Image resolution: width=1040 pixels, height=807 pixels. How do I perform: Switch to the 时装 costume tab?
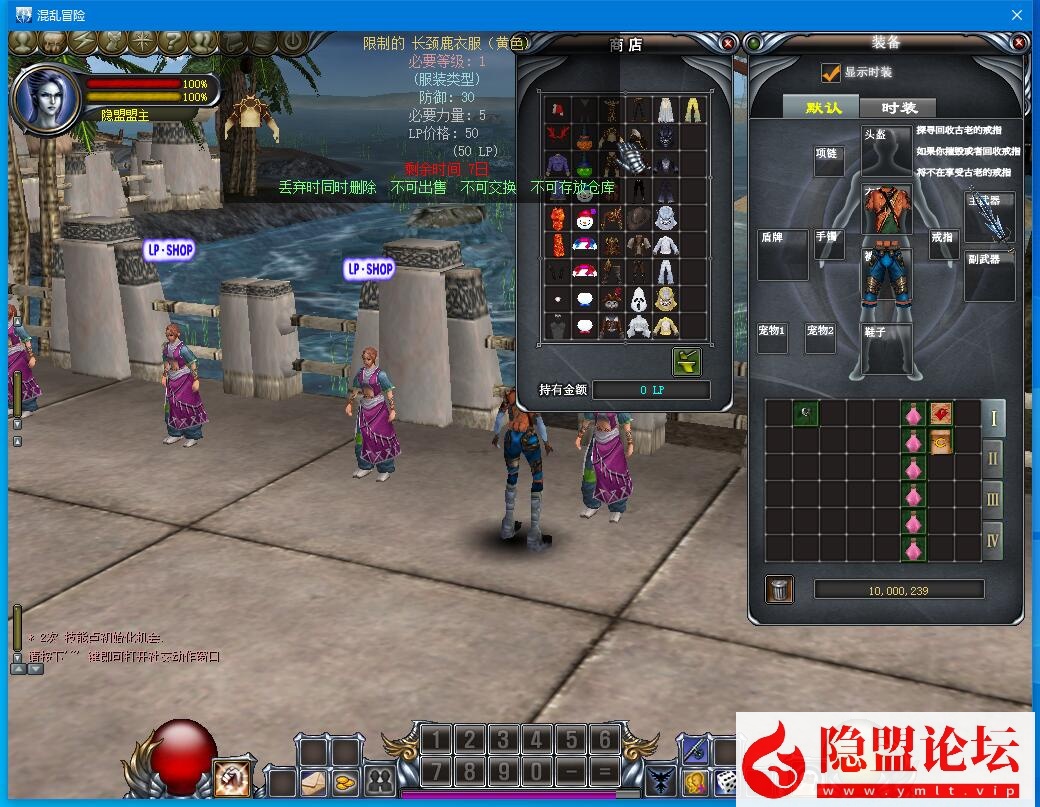tap(899, 107)
